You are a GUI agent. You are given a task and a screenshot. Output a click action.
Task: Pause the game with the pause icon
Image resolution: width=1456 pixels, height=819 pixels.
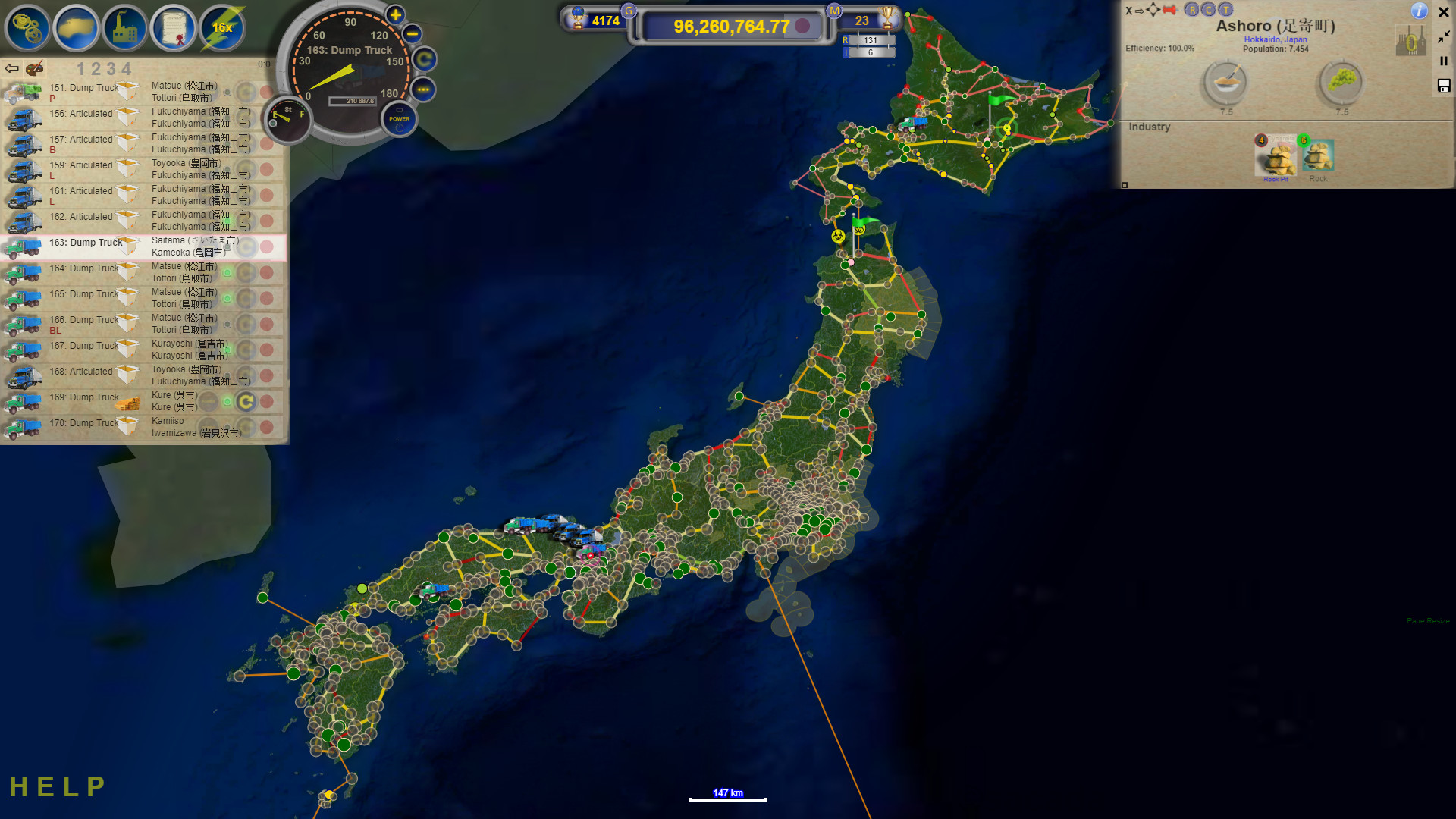click(x=1443, y=61)
